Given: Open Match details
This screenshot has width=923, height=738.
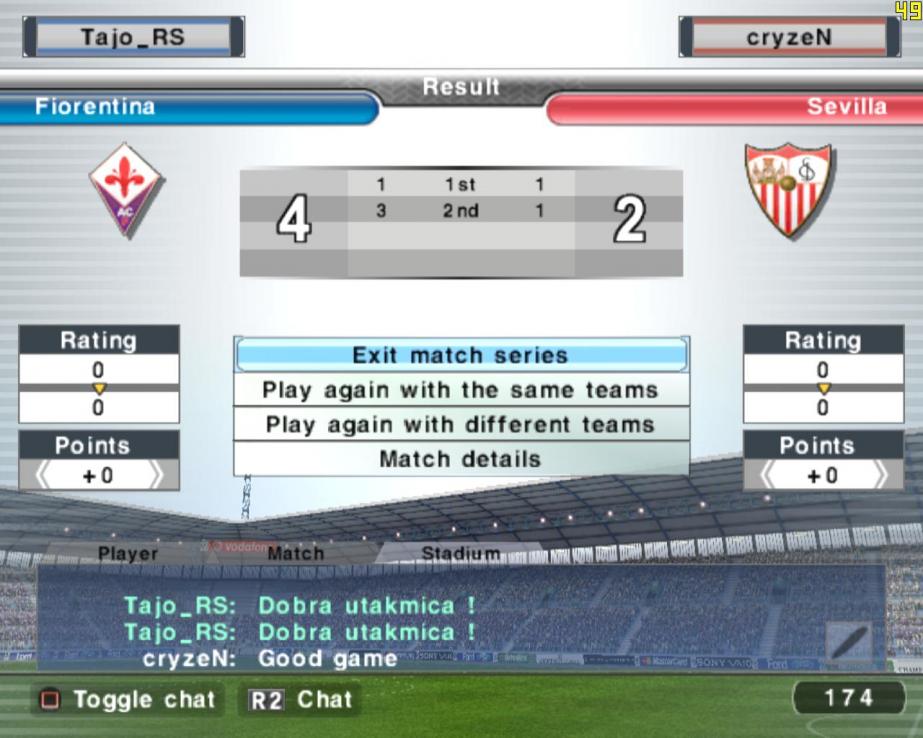Looking at the screenshot, I should pos(460,459).
